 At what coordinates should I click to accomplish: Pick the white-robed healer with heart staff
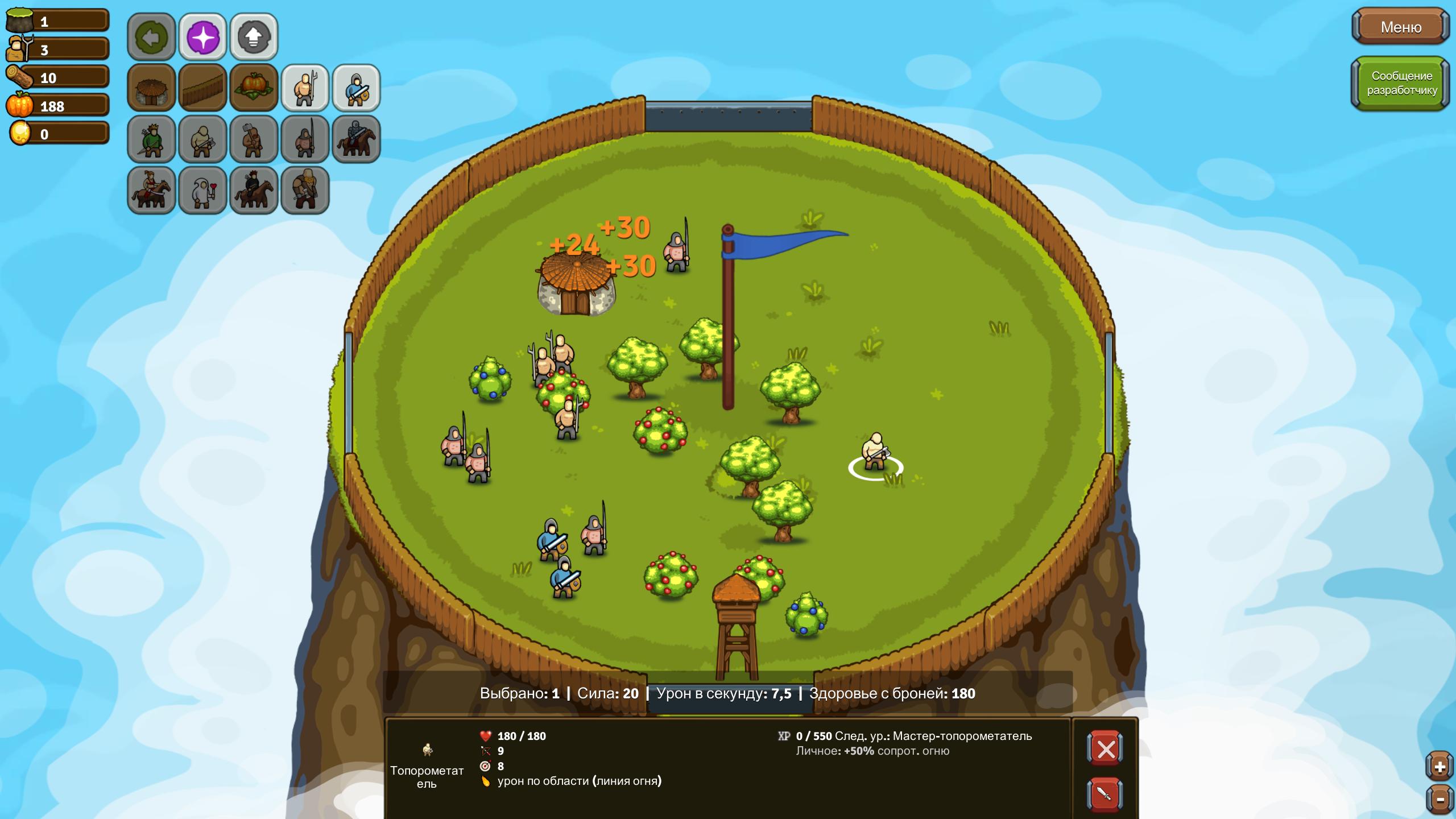[202, 191]
